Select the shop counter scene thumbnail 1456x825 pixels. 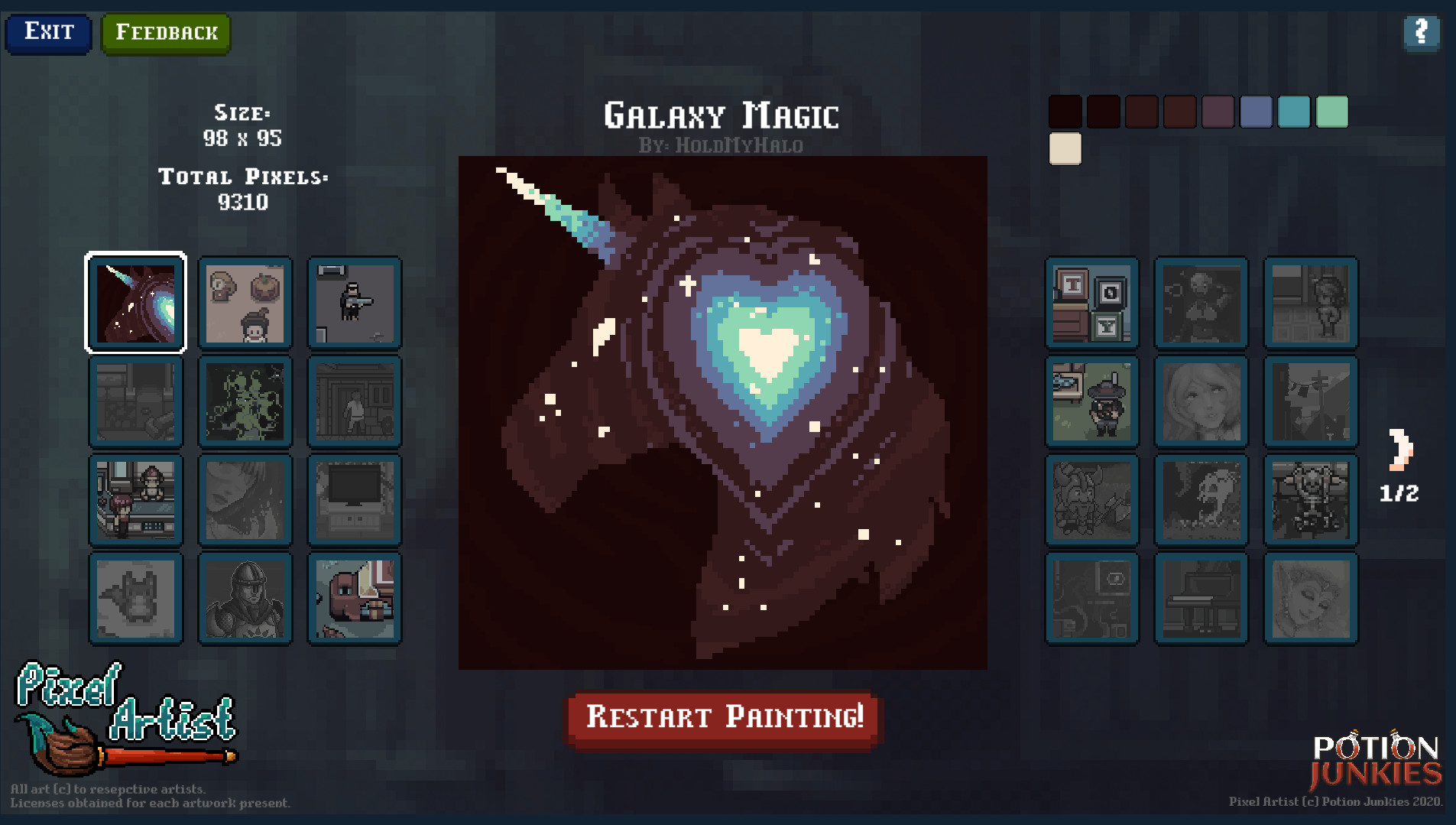(x=135, y=500)
